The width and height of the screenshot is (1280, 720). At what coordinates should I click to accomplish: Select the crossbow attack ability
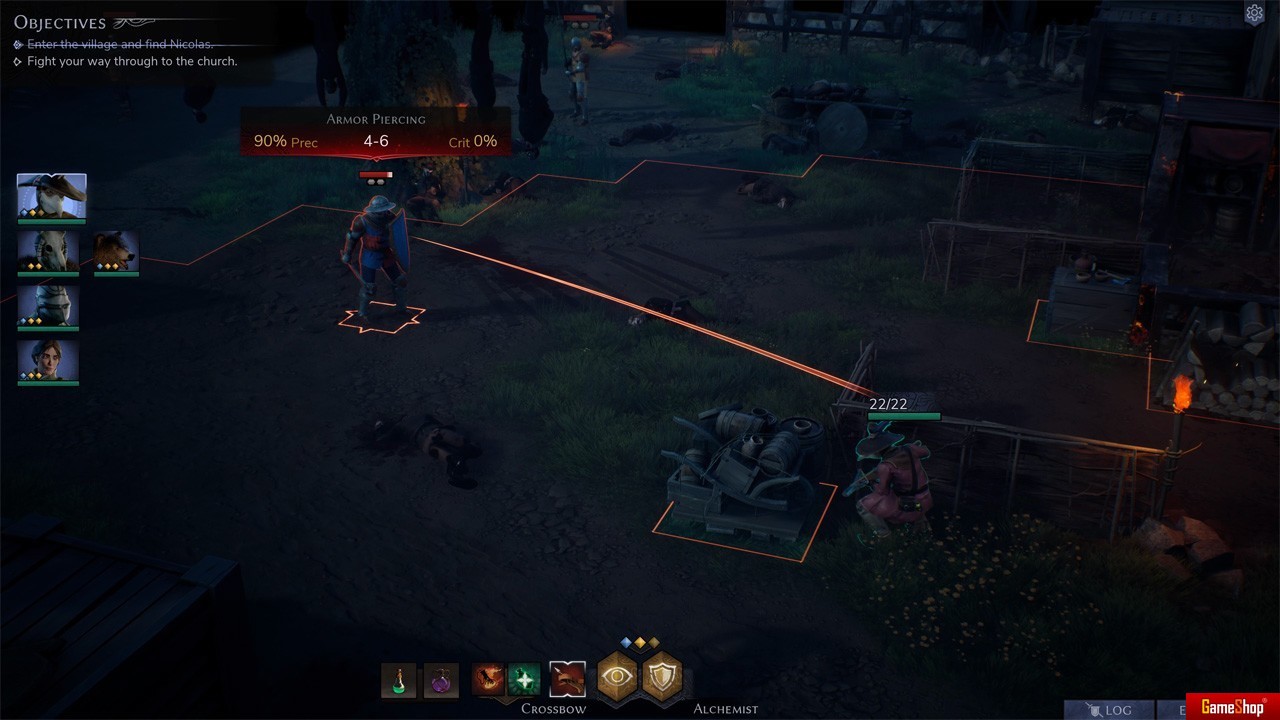567,680
